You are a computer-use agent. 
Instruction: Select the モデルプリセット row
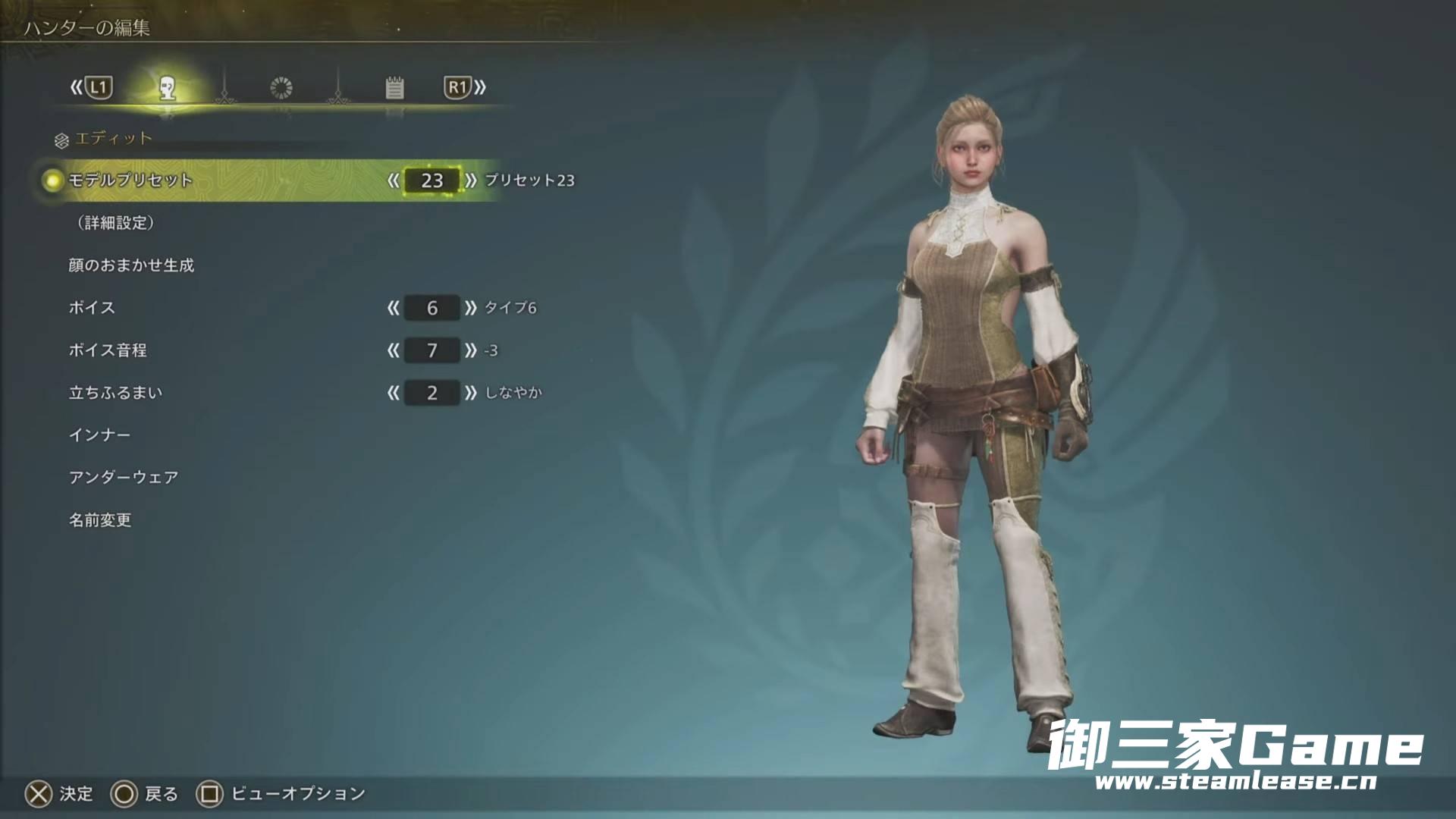(x=130, y=180)
